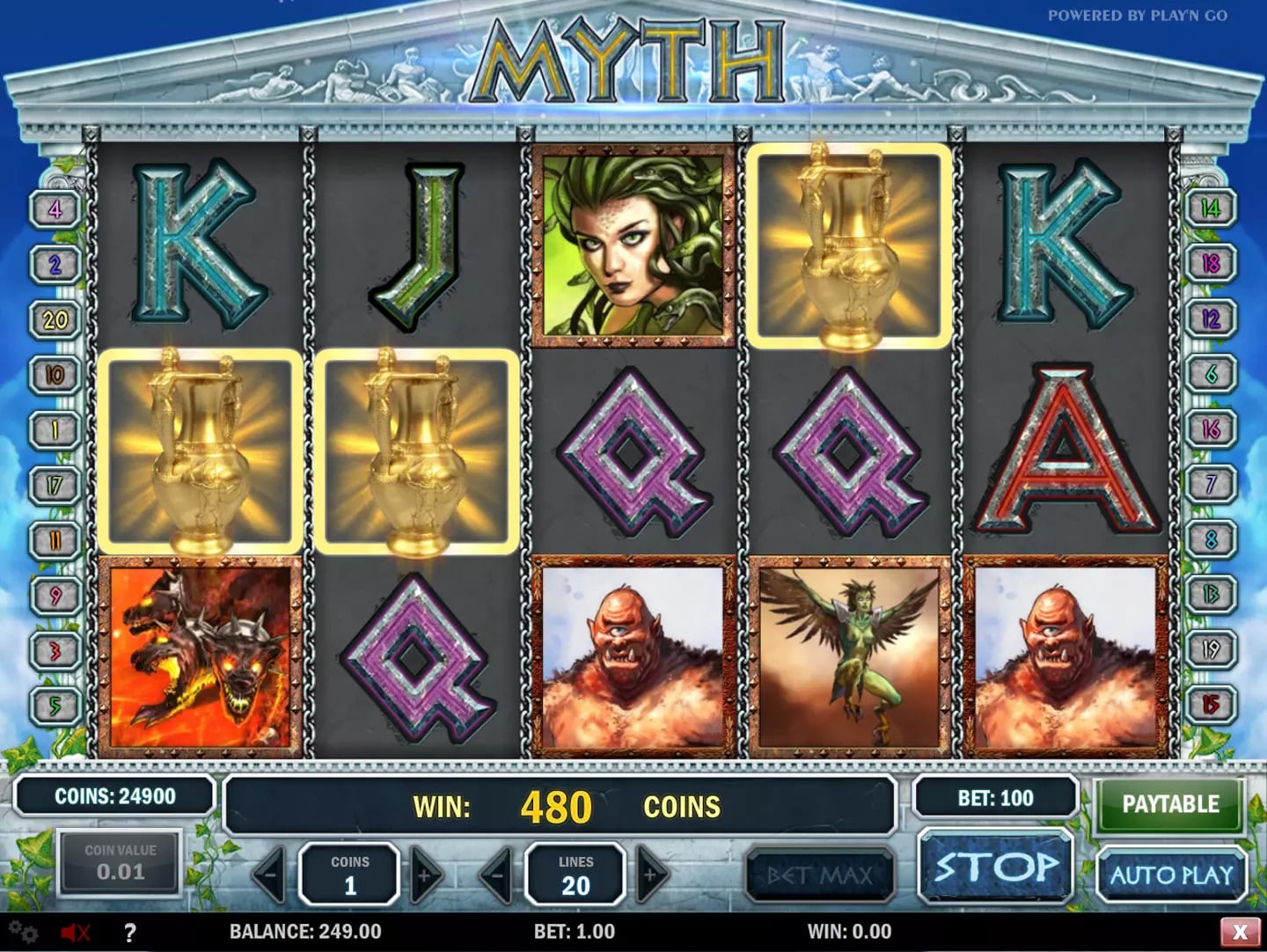The height and width of the screenshot is (952, 1267).
Task: Toggle the muted sound speaker icon
Action: [x=76, y=932]
